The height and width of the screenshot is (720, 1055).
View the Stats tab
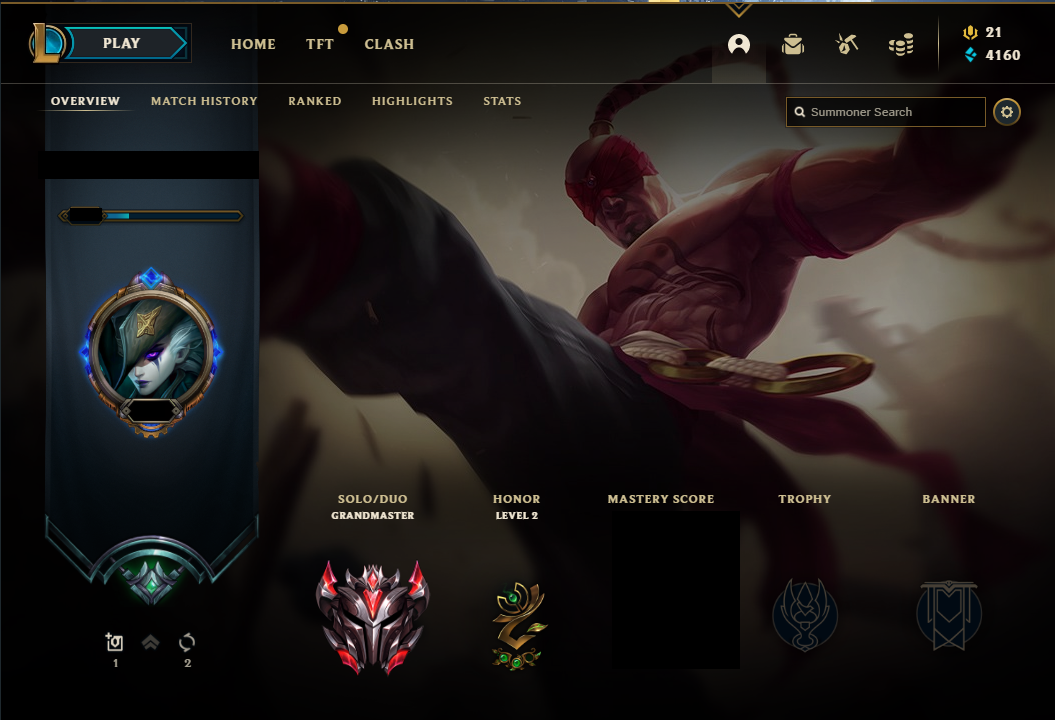pos(502,101)
